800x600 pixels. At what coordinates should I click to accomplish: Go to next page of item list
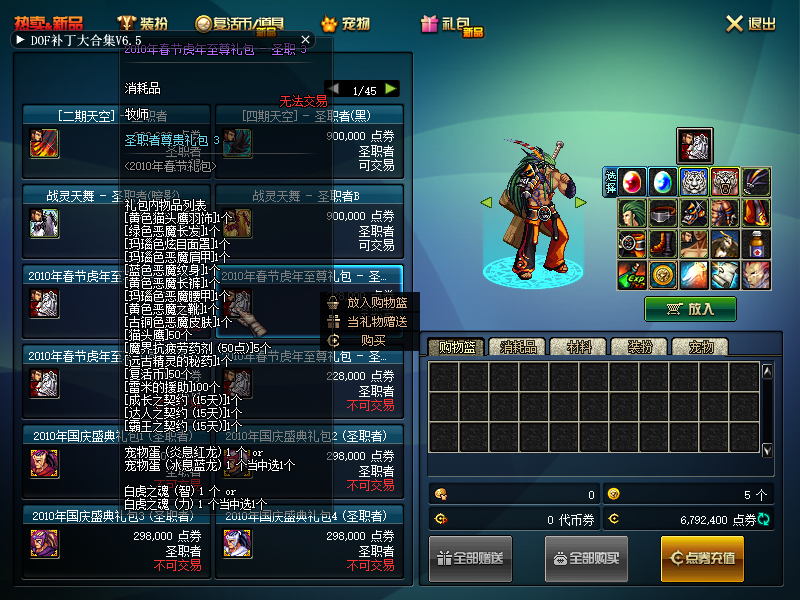click(390, 89)
